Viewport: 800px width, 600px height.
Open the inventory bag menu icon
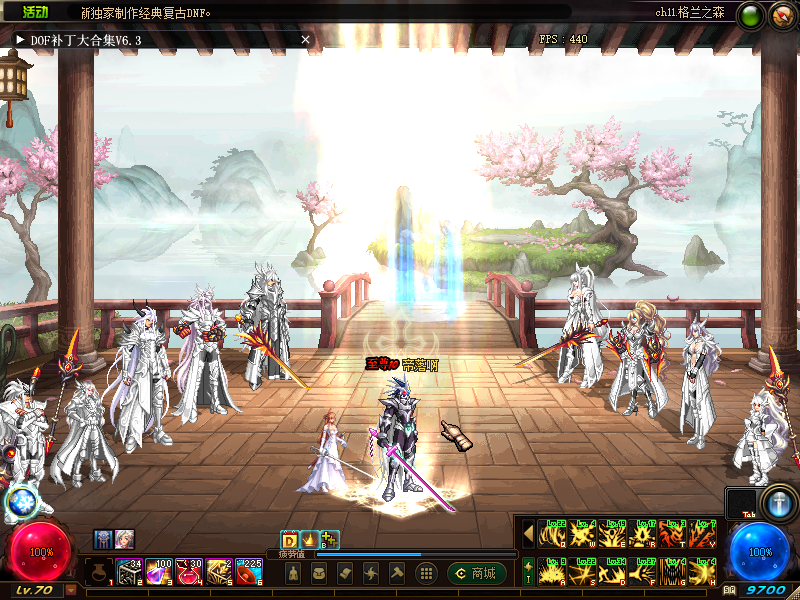[319, 573]
